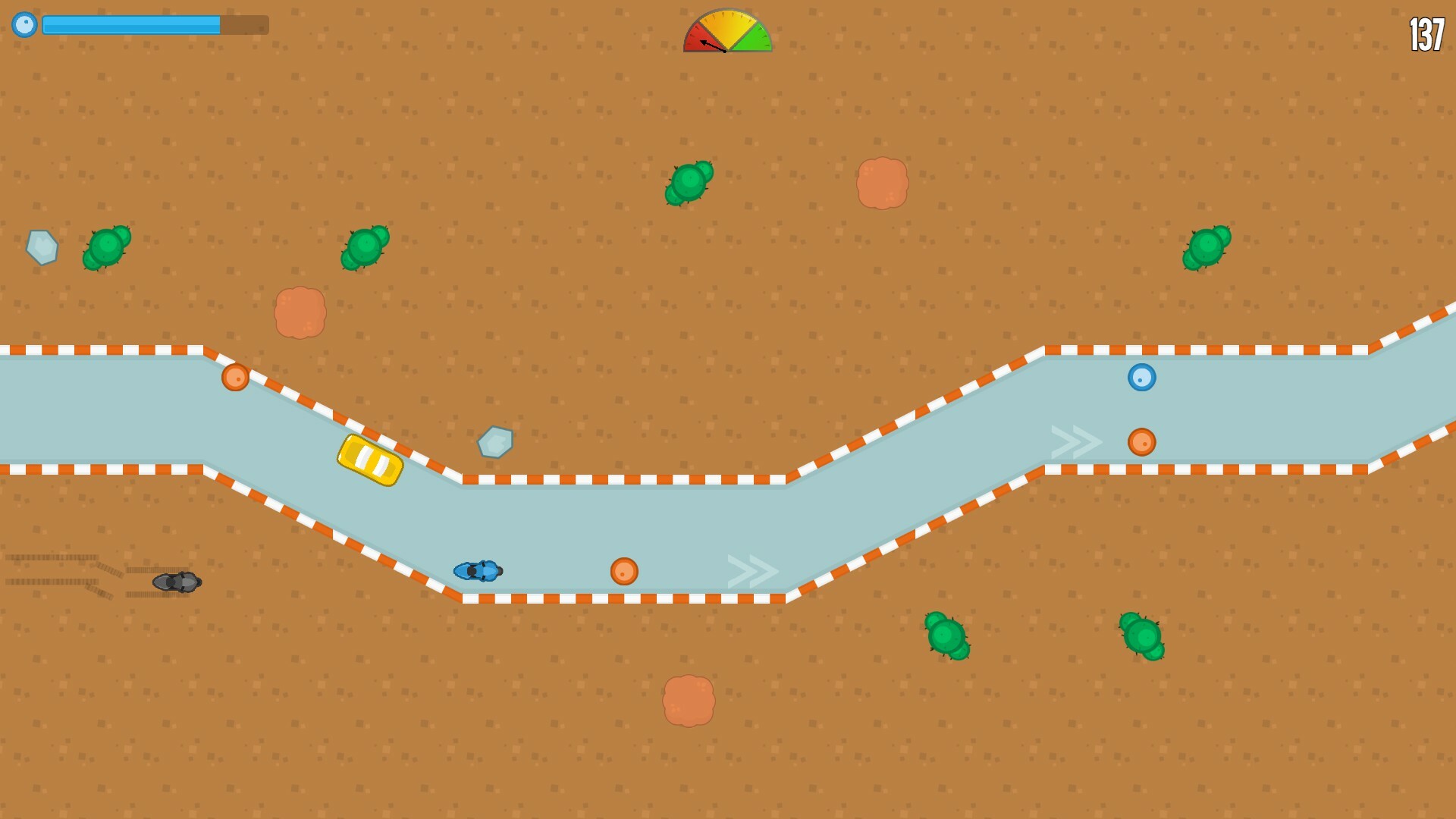Viewport: 1456px width, 819px height.
Task: Click the orange coin below the yellow taxi
Action: point(626,570)
